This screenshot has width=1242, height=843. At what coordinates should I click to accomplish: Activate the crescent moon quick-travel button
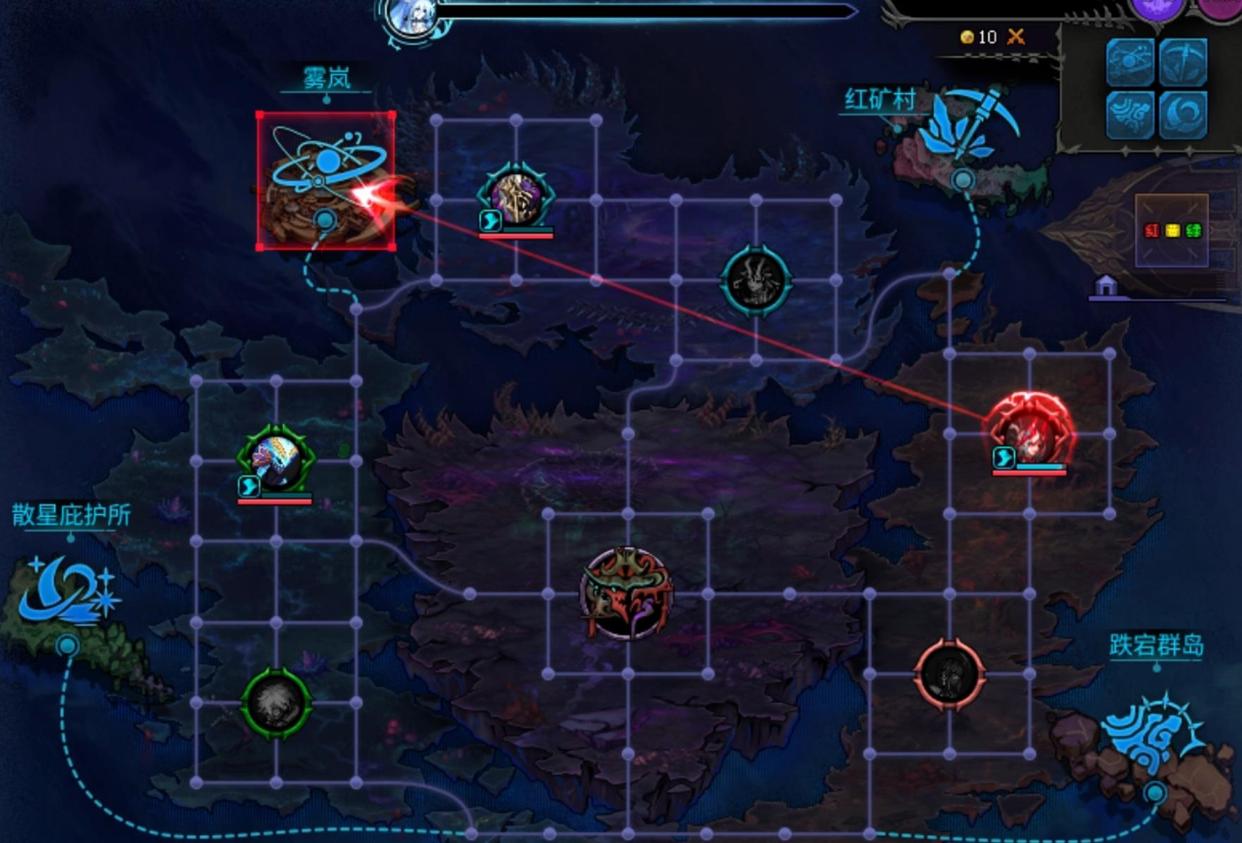(x=1183, y=114)
